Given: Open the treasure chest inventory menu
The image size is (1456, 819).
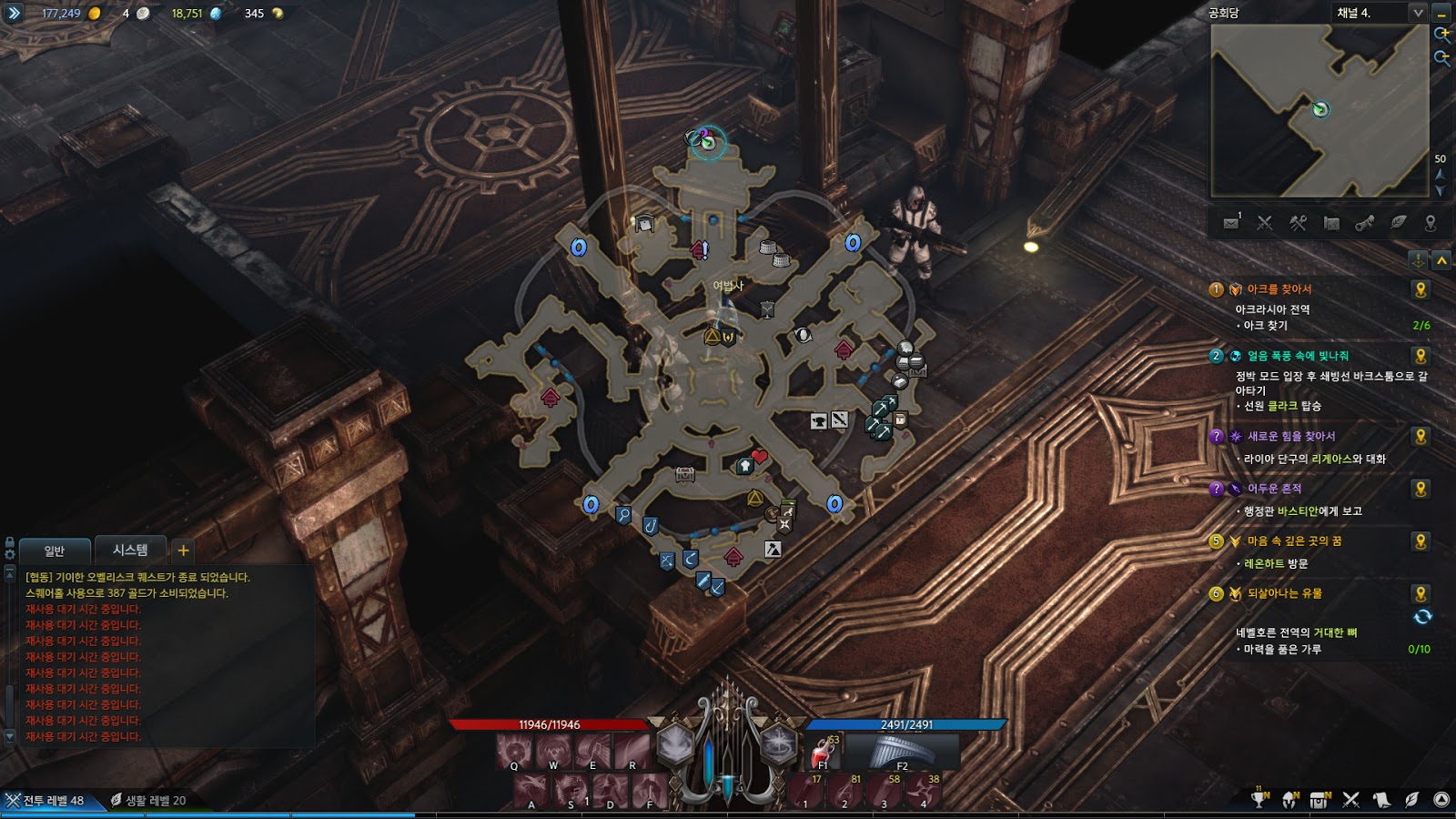Looking at the screenshot, I should coord(1319,800).
